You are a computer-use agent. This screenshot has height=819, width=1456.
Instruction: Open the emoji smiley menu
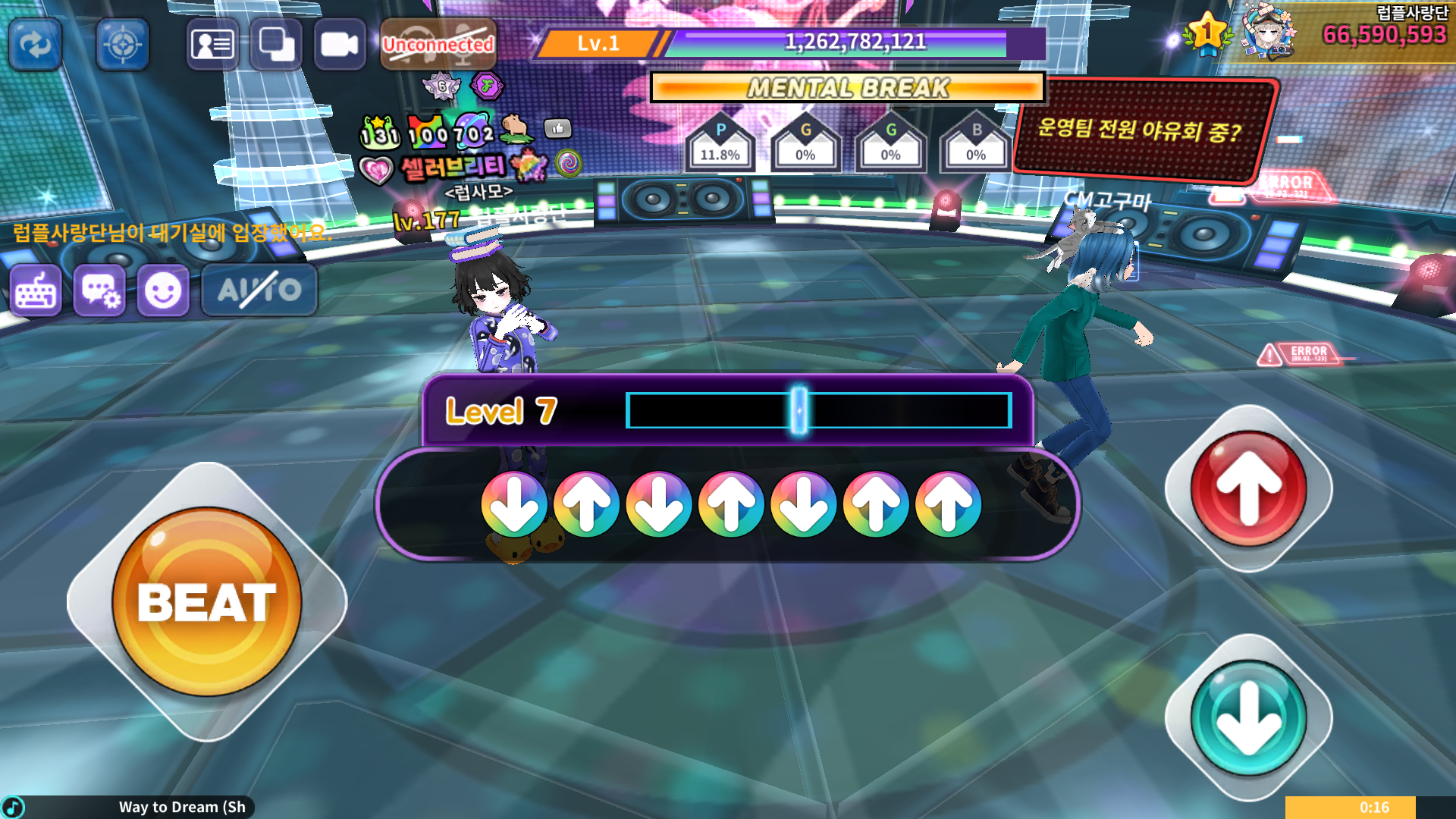coord(163,290)
